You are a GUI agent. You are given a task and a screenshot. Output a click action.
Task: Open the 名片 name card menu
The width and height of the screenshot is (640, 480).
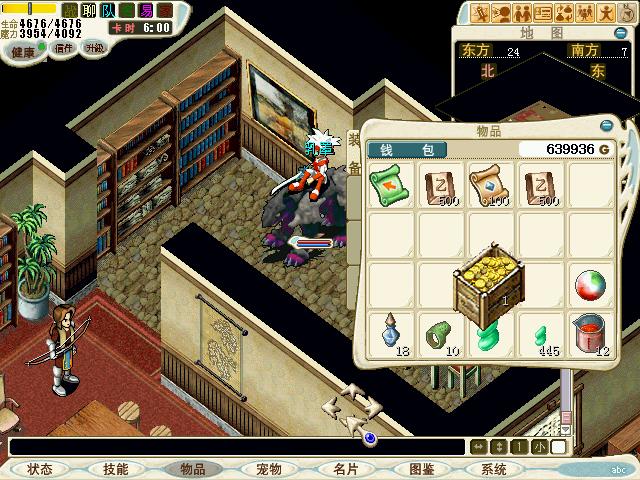point(345,469)
